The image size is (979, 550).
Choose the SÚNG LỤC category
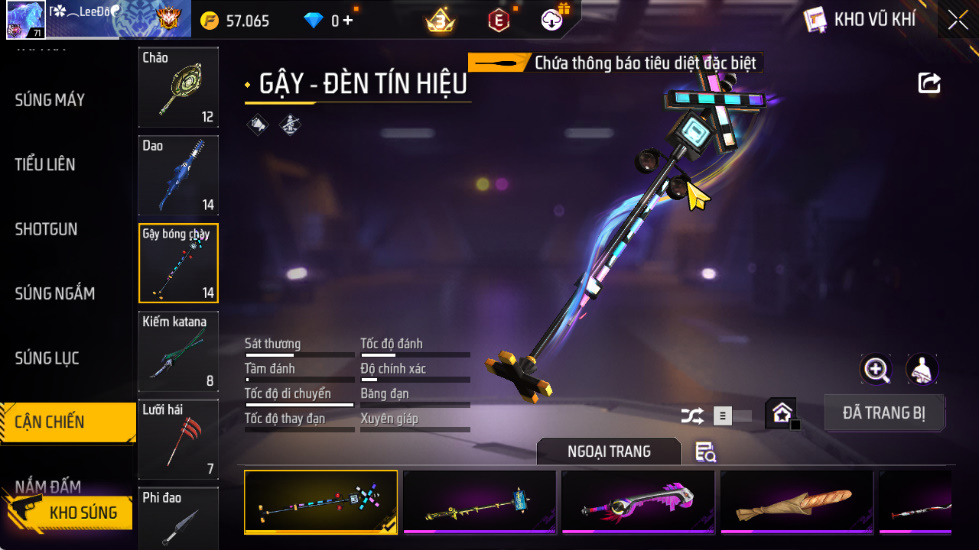tap(47, 358)
